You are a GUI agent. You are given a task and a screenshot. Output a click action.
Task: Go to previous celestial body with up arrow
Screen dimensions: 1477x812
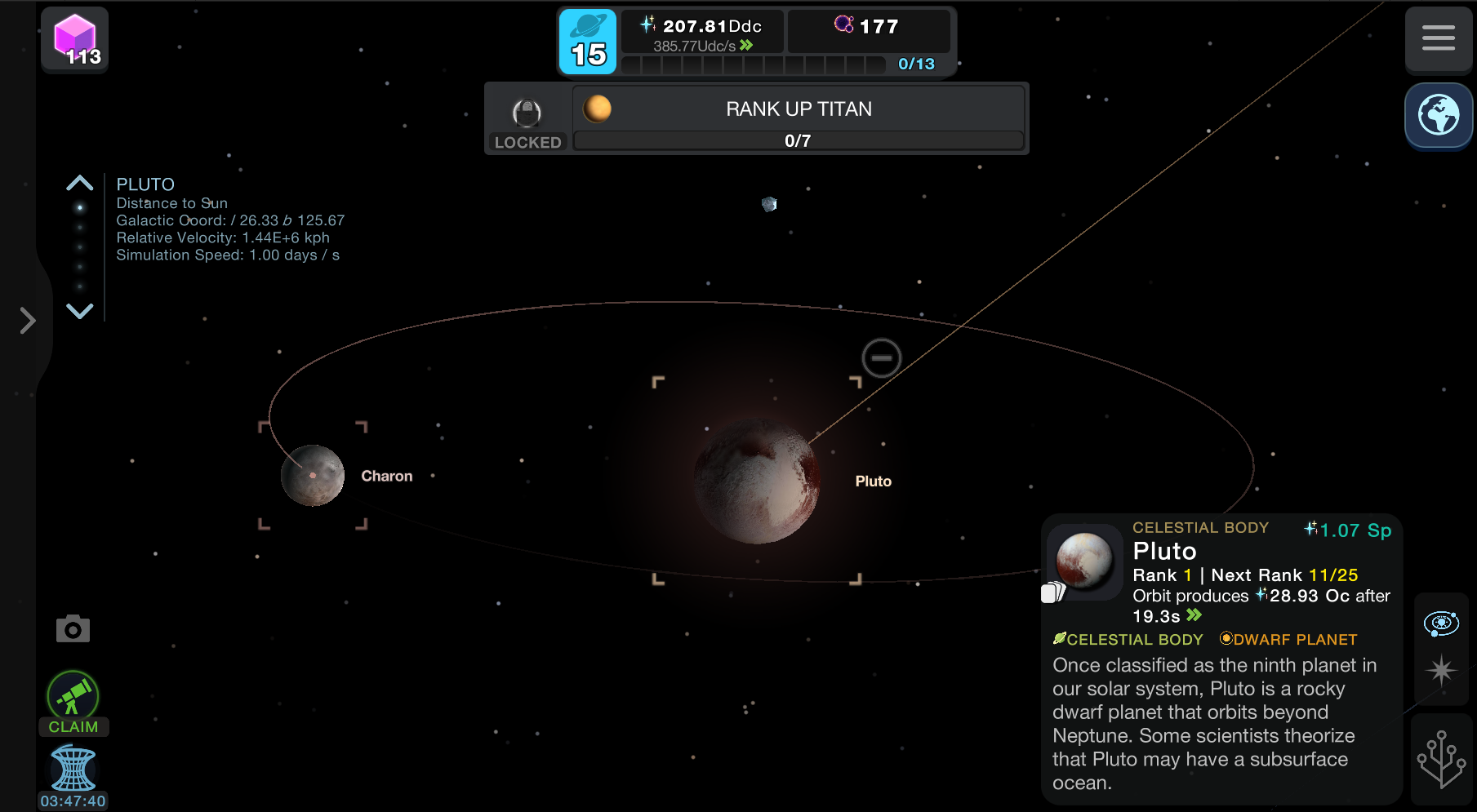pyautogui.click(x=79, y=183)
